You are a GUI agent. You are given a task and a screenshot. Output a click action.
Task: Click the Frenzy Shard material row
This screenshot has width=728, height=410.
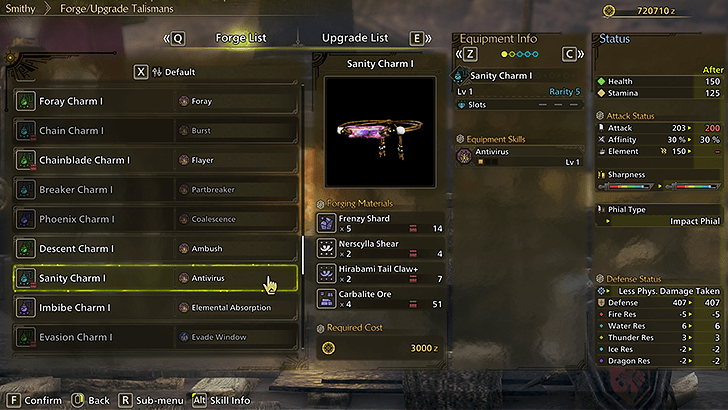[x=380, y=223]
